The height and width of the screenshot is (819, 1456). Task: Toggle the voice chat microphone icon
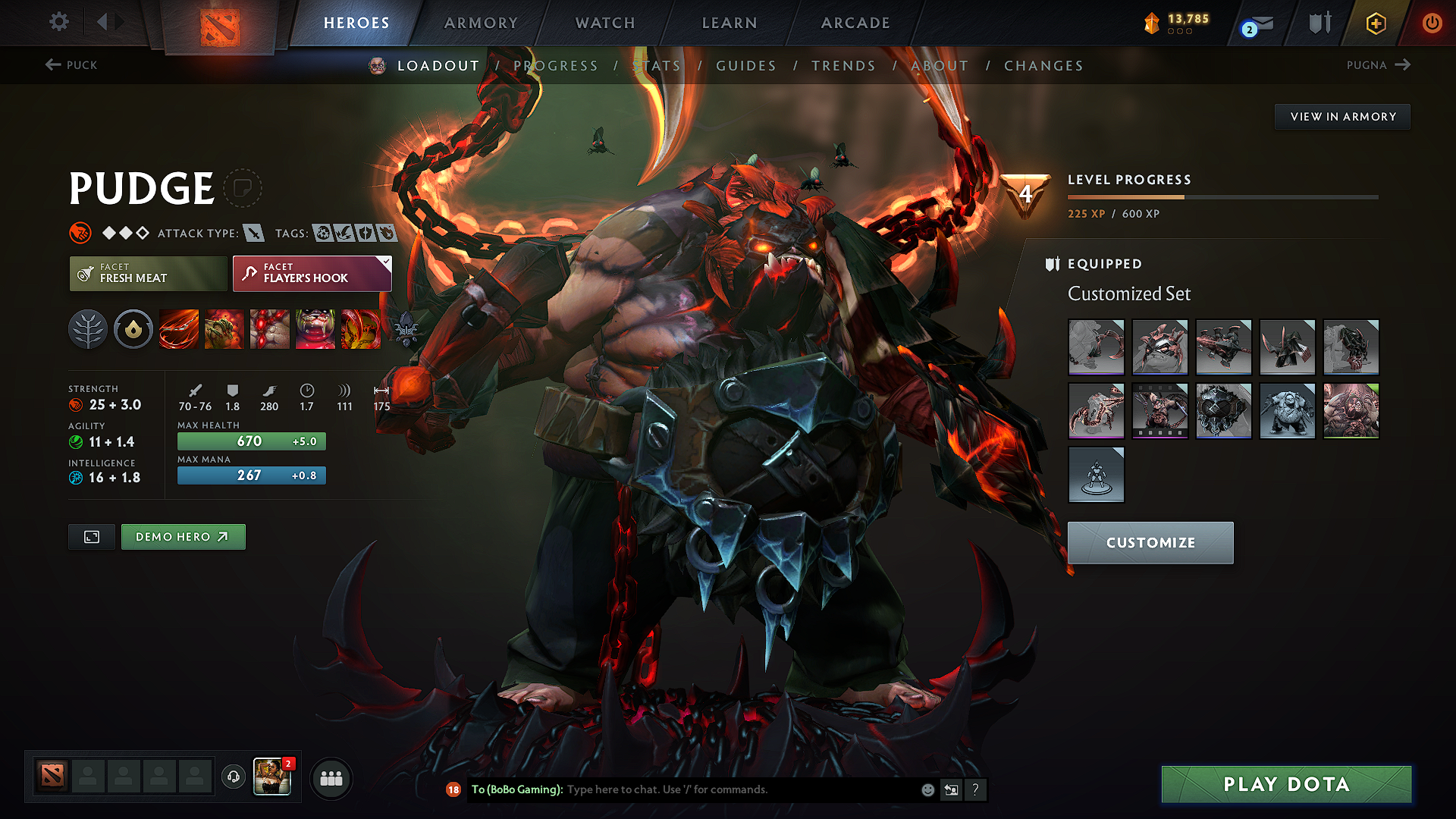pos(234,777)
